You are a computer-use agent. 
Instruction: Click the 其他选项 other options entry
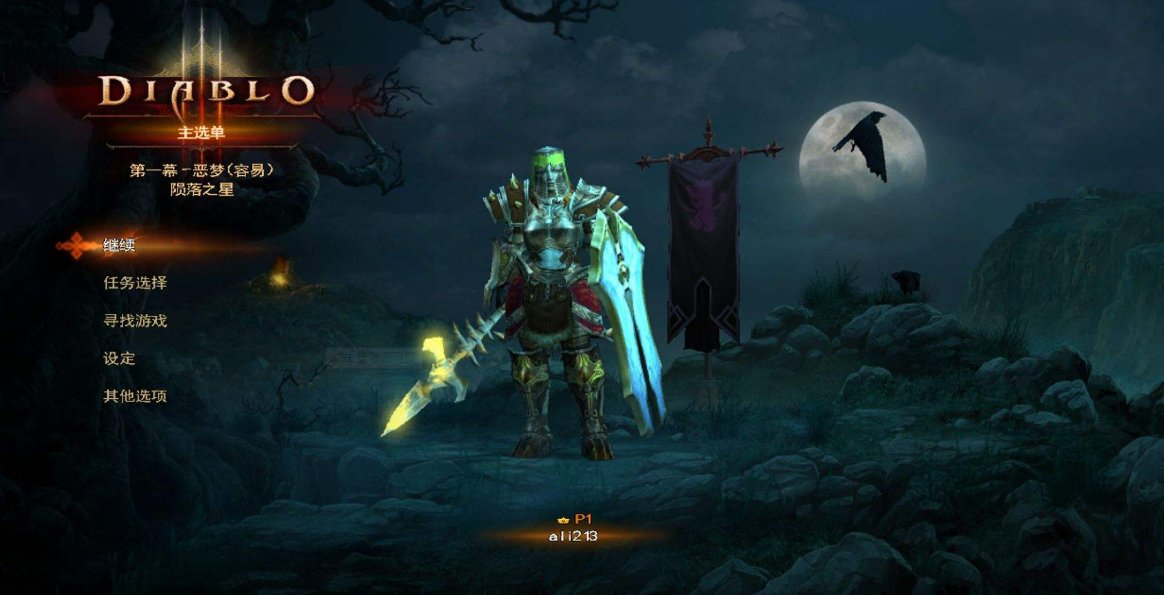click(x=135, y=396)
